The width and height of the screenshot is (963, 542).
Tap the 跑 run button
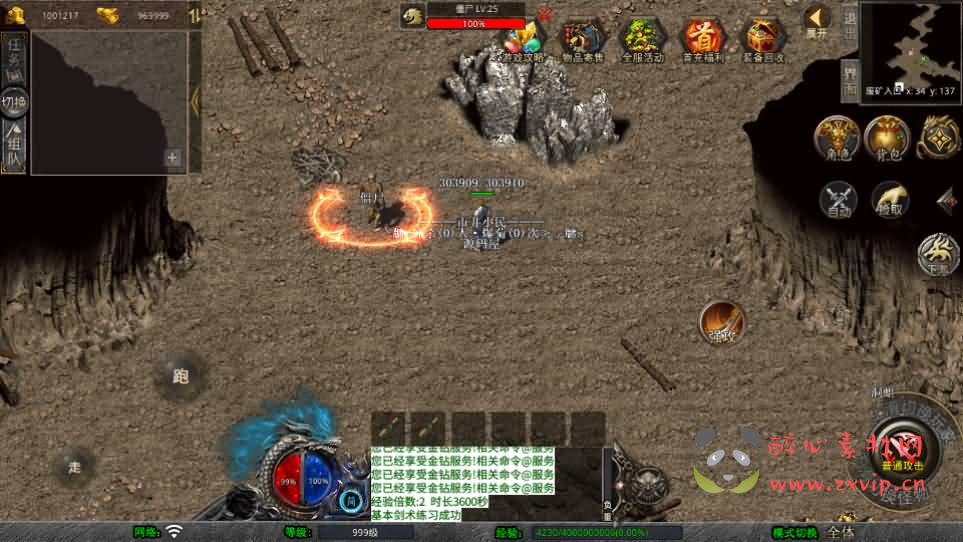(x=180, y=376)
